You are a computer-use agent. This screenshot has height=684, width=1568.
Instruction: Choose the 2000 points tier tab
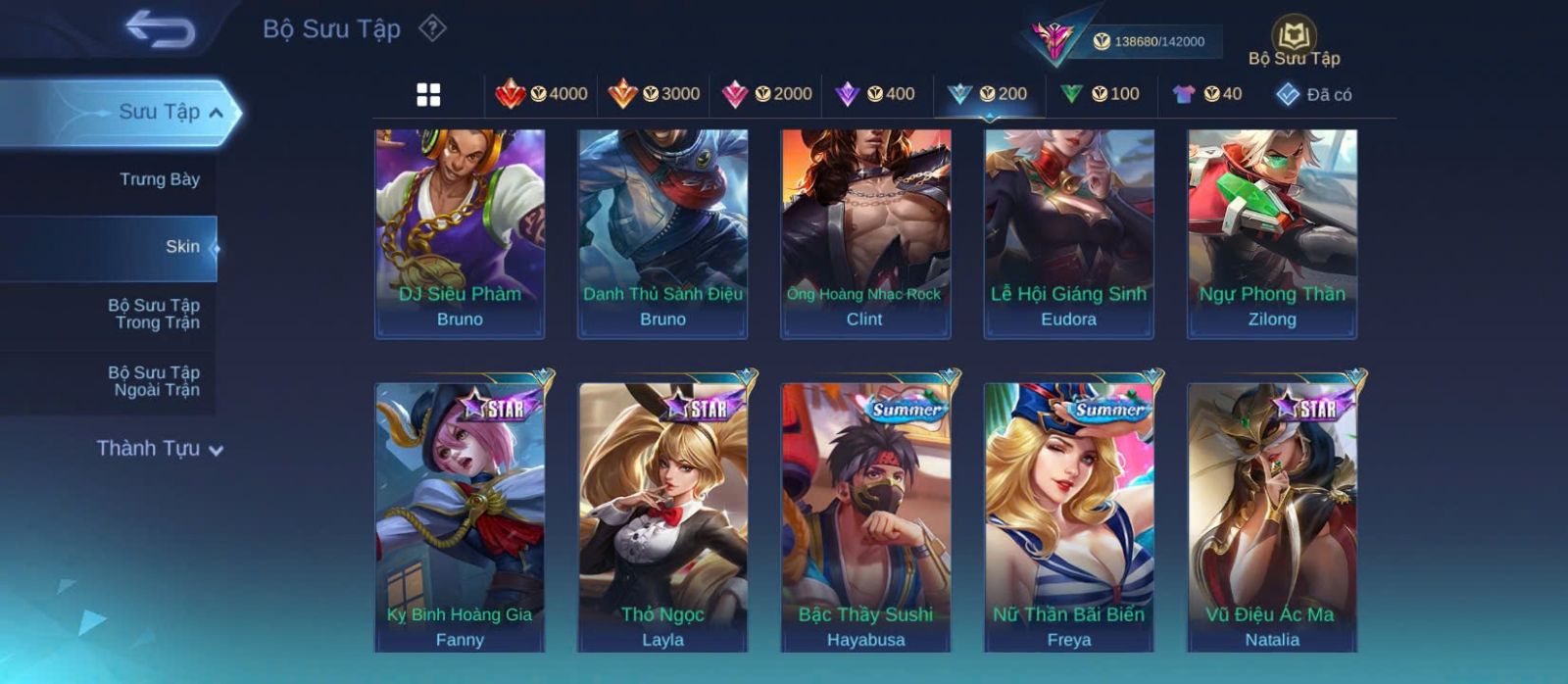pyautogui.click(x=766, y=94)
